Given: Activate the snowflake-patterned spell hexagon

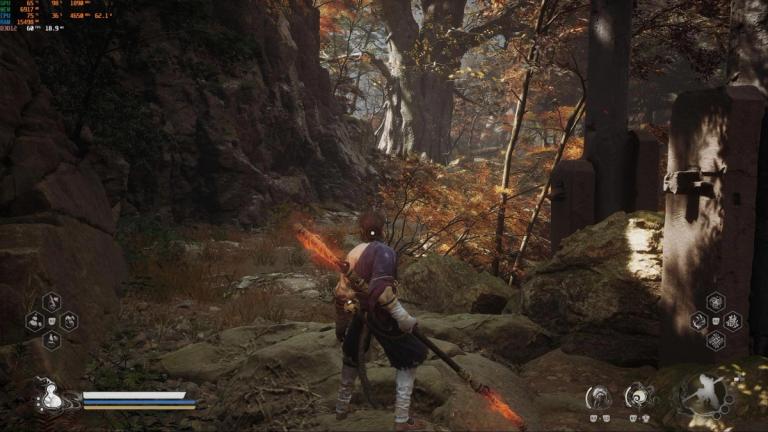Looking at the screenshot, I should pos(715,341).
